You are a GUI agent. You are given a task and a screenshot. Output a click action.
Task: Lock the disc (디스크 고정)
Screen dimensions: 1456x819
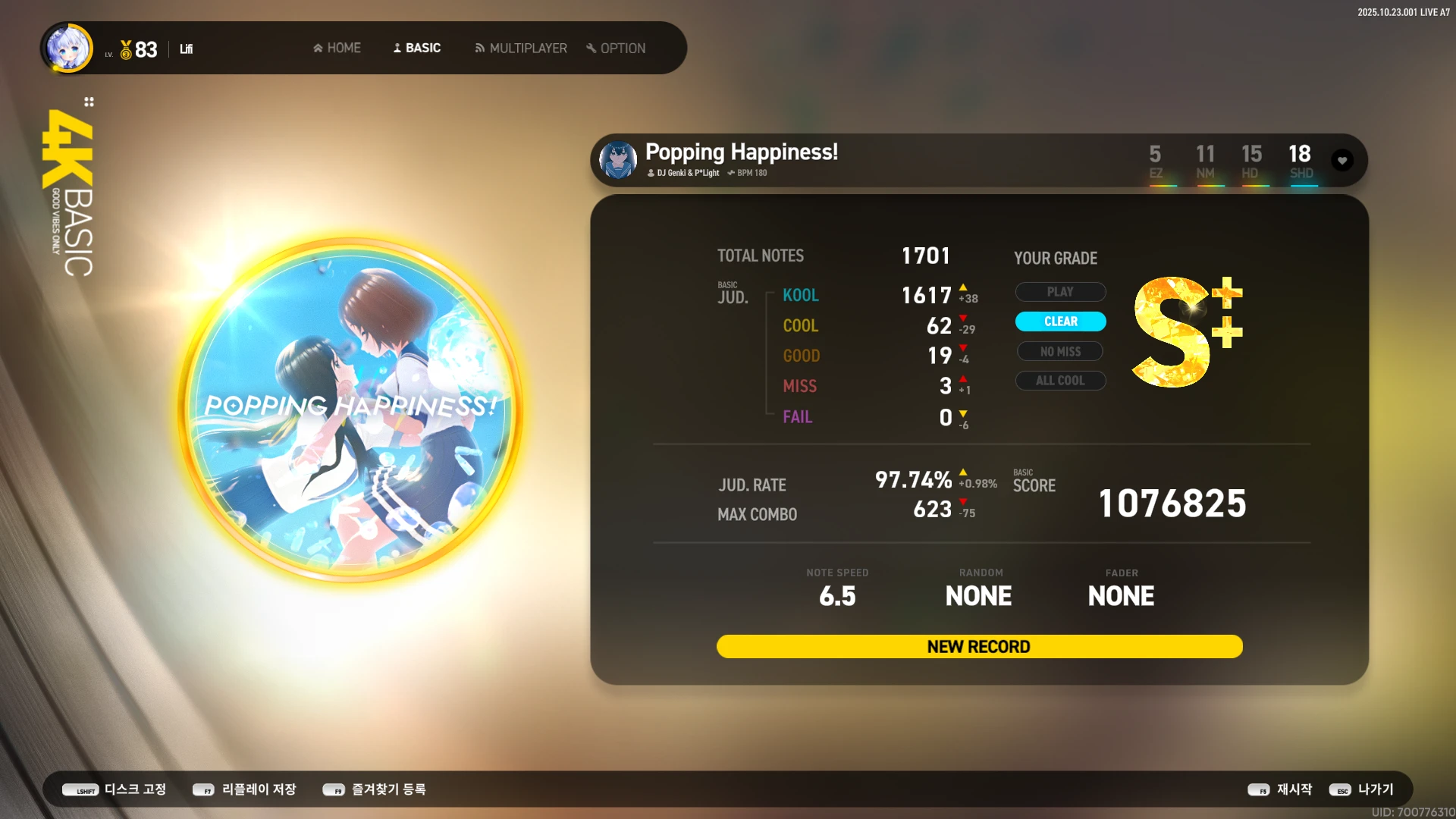pyautogui.click(x=115, y=789)
